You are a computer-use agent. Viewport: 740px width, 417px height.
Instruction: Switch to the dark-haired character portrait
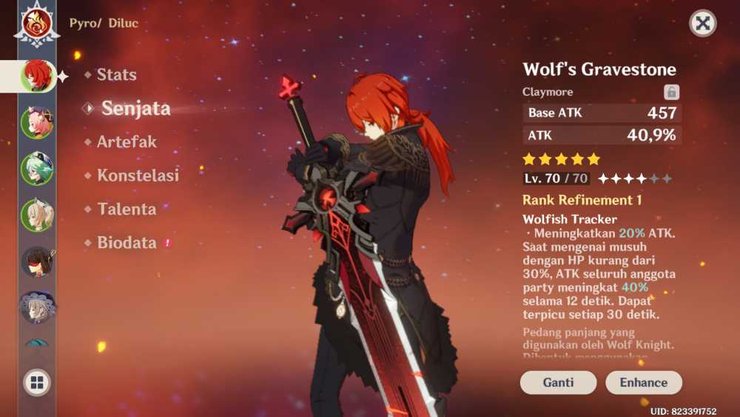click(x=37, y=261)
